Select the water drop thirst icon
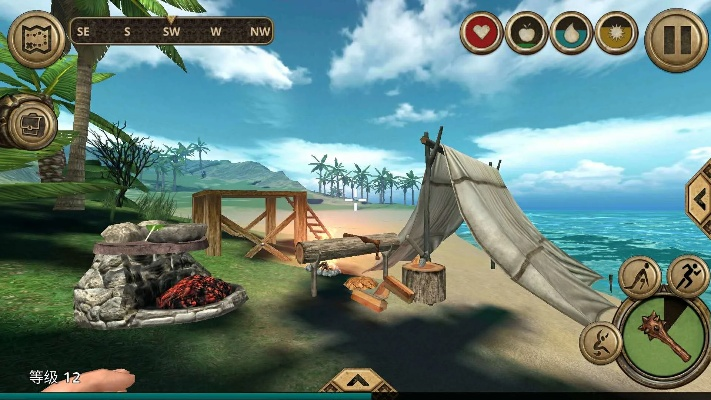Viewport: 711px width, 400px height. point(571,33)
